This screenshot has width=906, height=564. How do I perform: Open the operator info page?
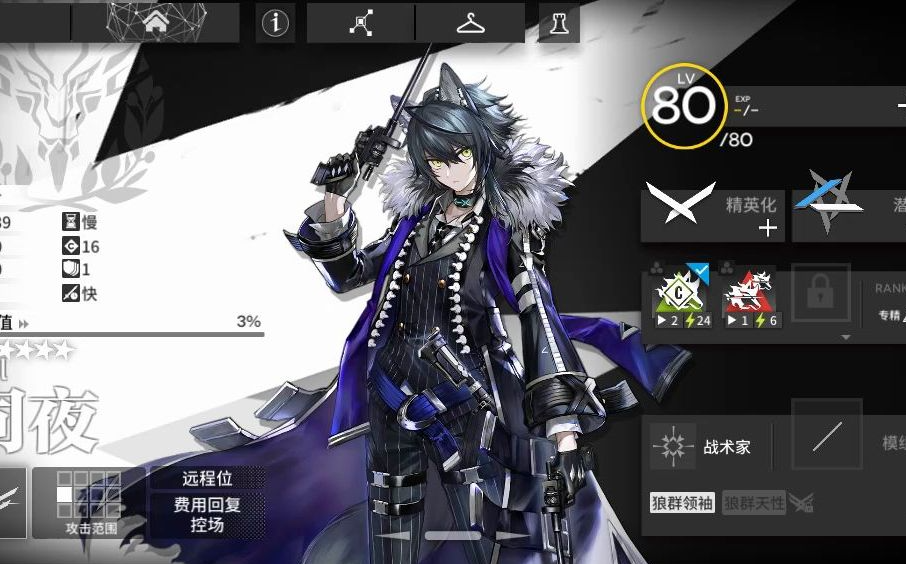click(275, 23)
